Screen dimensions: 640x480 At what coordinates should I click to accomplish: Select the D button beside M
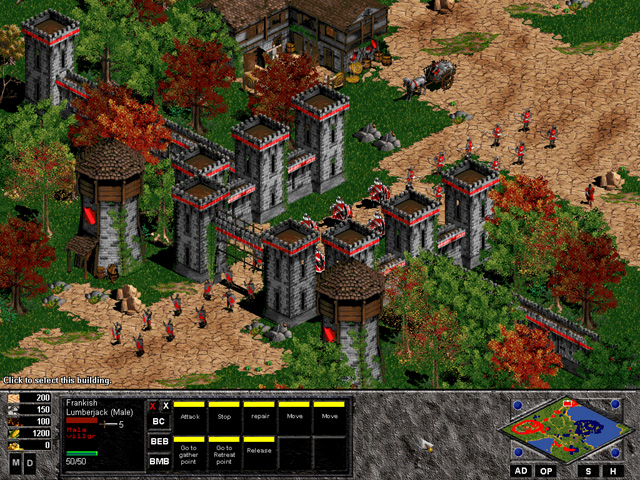point(29,464)
